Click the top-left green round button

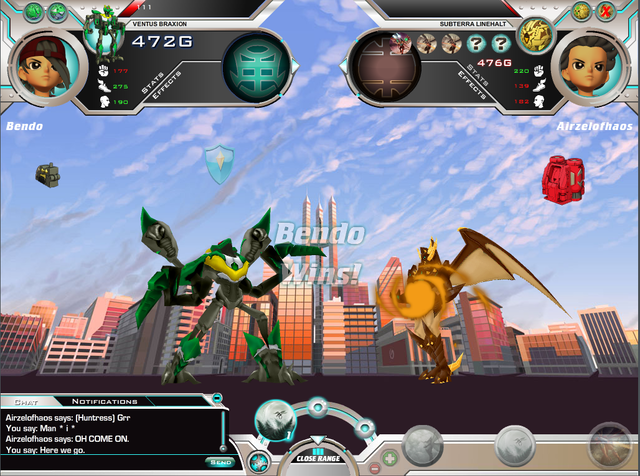click(32, 11)
